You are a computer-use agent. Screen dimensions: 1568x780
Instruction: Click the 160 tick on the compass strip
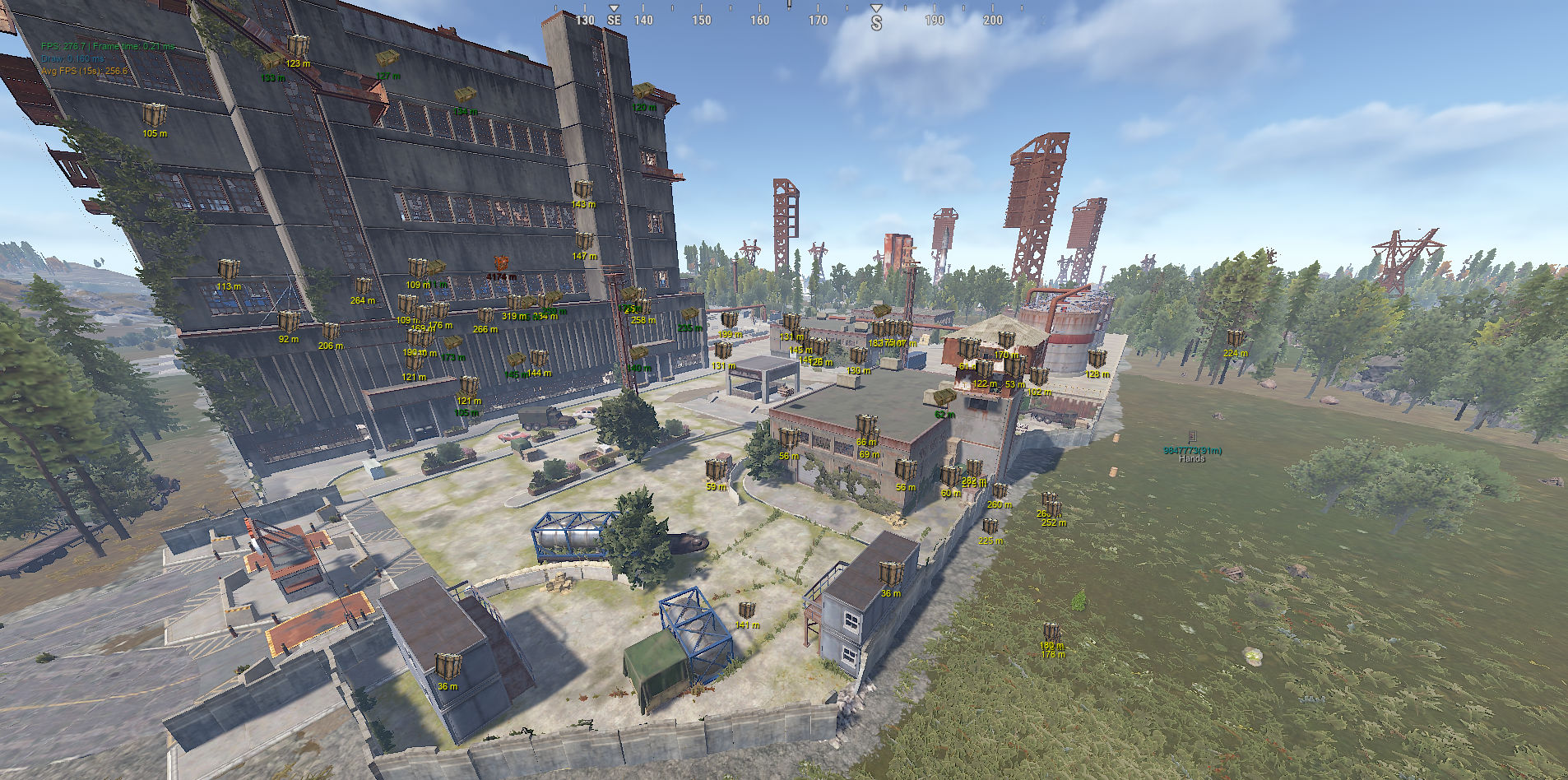coord(758,18)
